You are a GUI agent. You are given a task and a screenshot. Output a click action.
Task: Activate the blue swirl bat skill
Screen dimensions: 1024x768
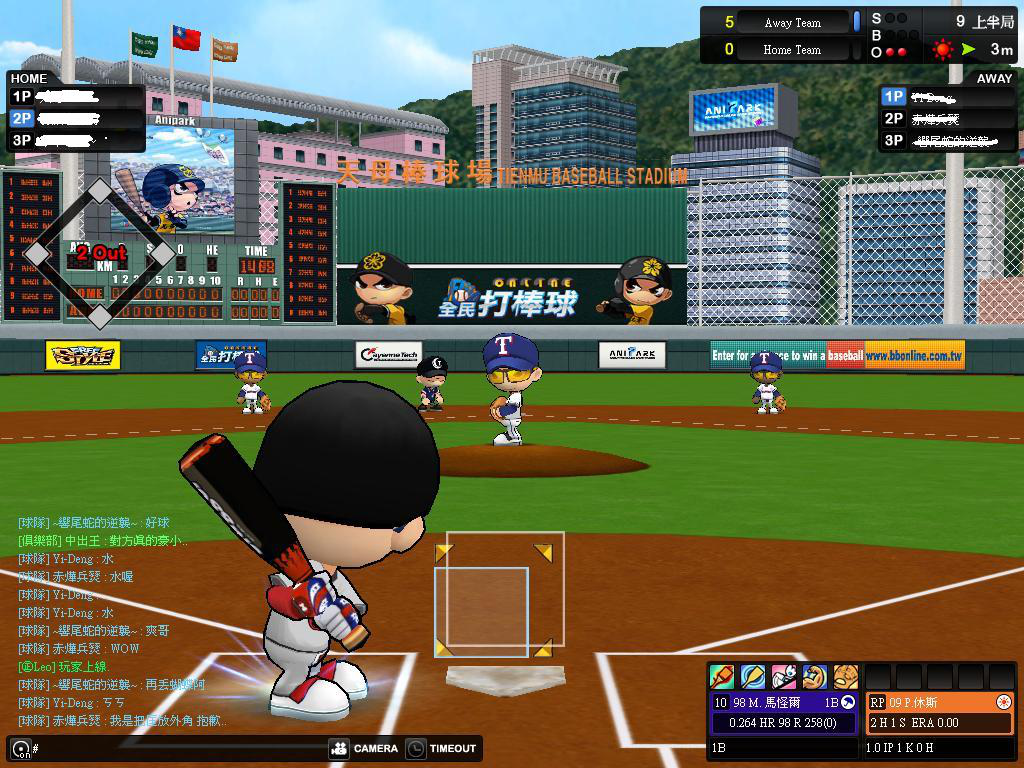tap(753, 677)
